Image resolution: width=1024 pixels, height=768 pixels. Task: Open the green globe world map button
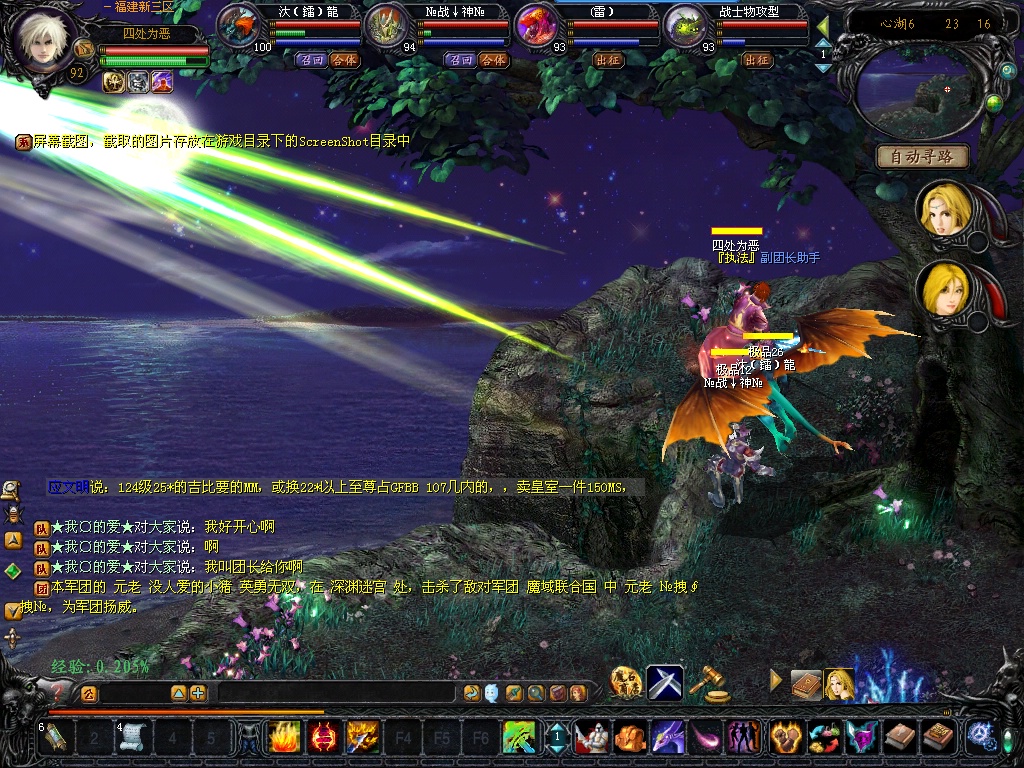(x=994, y=102)
